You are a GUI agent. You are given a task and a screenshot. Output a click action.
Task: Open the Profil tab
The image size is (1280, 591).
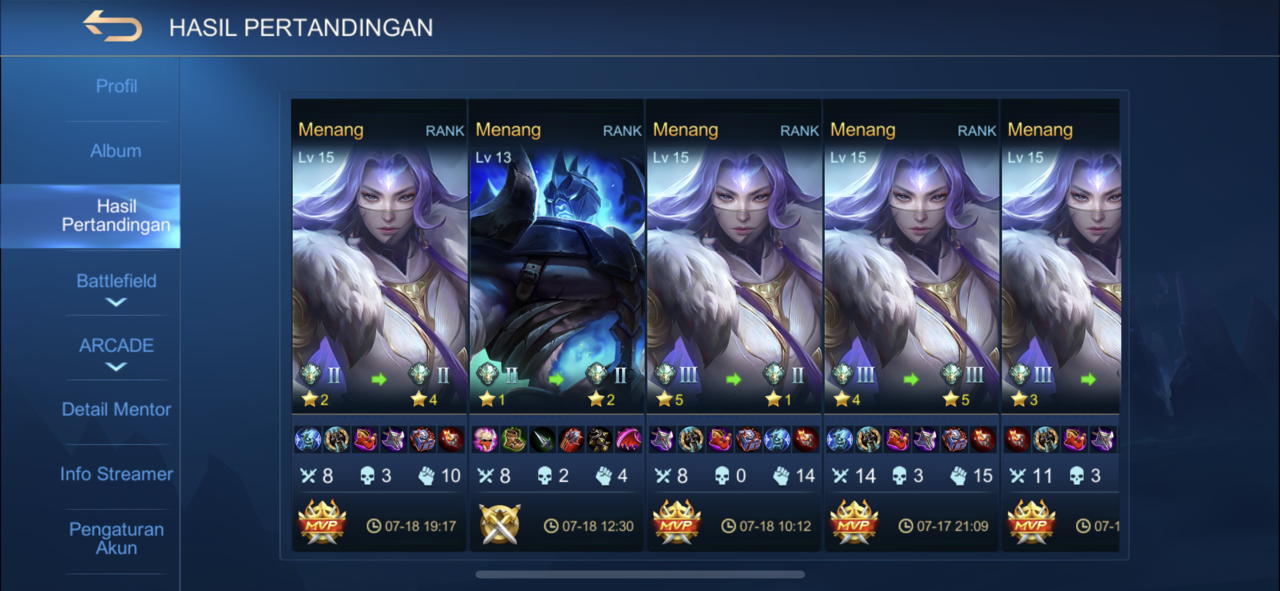pyautogui.click(x=116, y=87)
